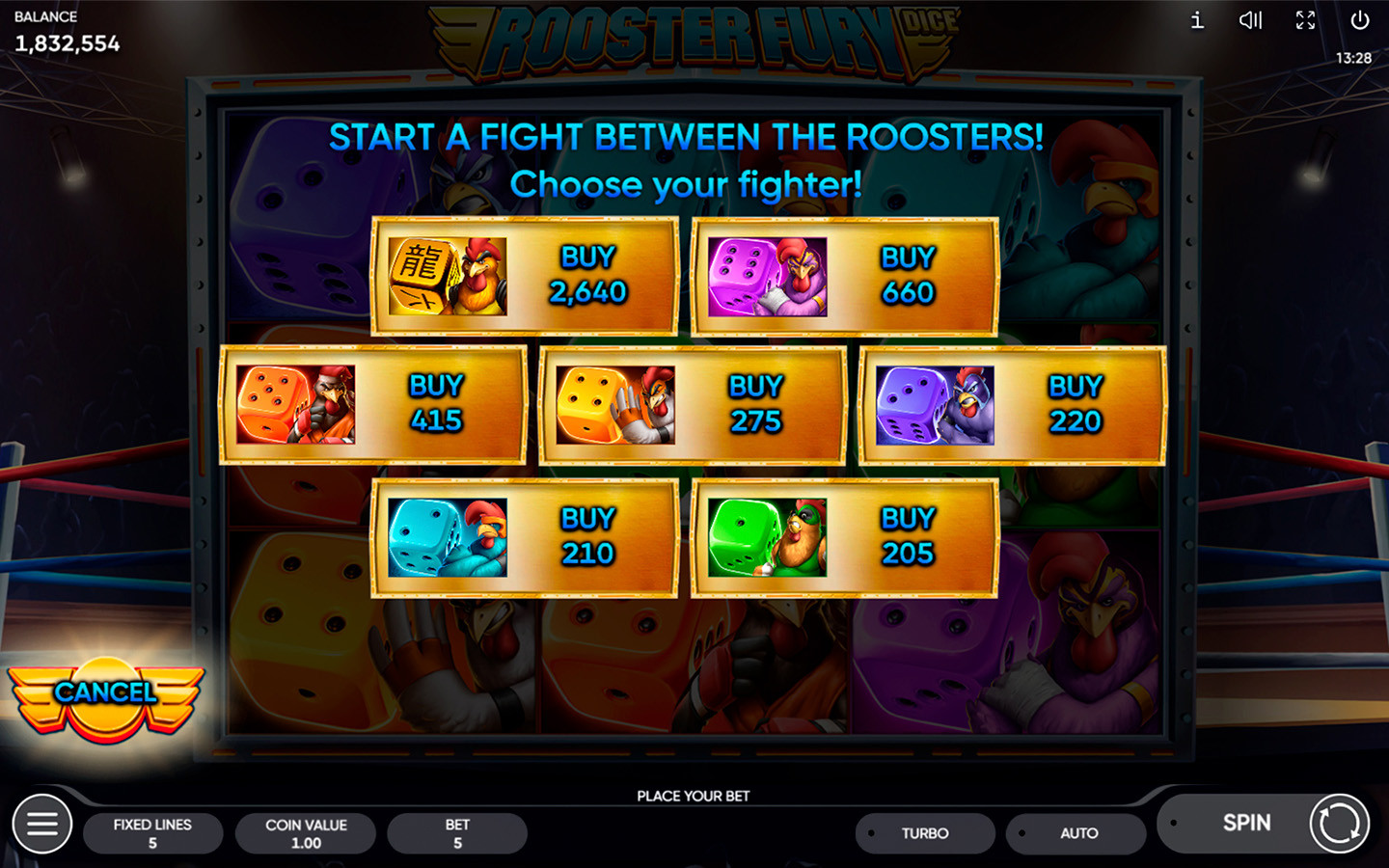This screenshot has height=868, width=1389.
Task: Exit the game with the power icon
Action: [1360, 20]
